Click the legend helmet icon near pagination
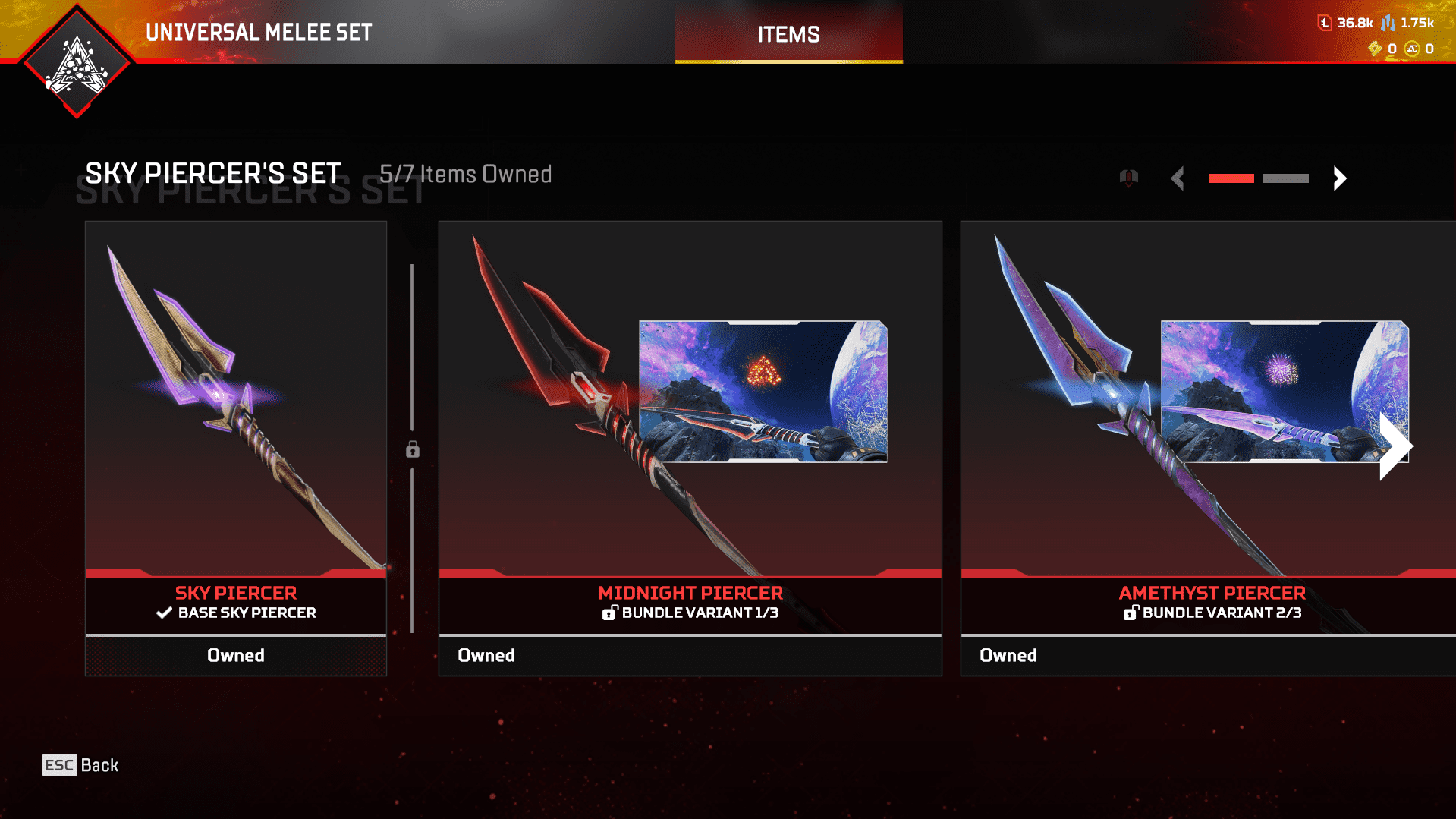The image size is (1456, 819). coord(1129,178)
